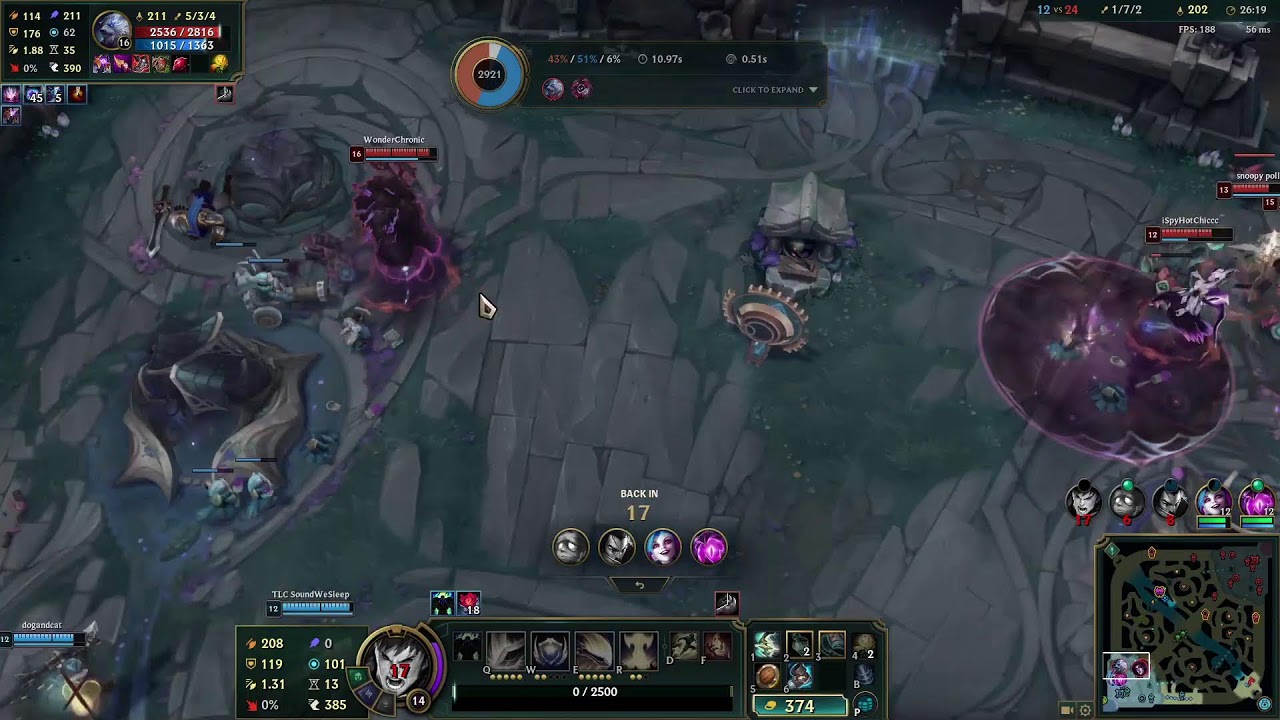Open the shop via the gold counter
The image size is (1280, 720).
click(799, 706)
